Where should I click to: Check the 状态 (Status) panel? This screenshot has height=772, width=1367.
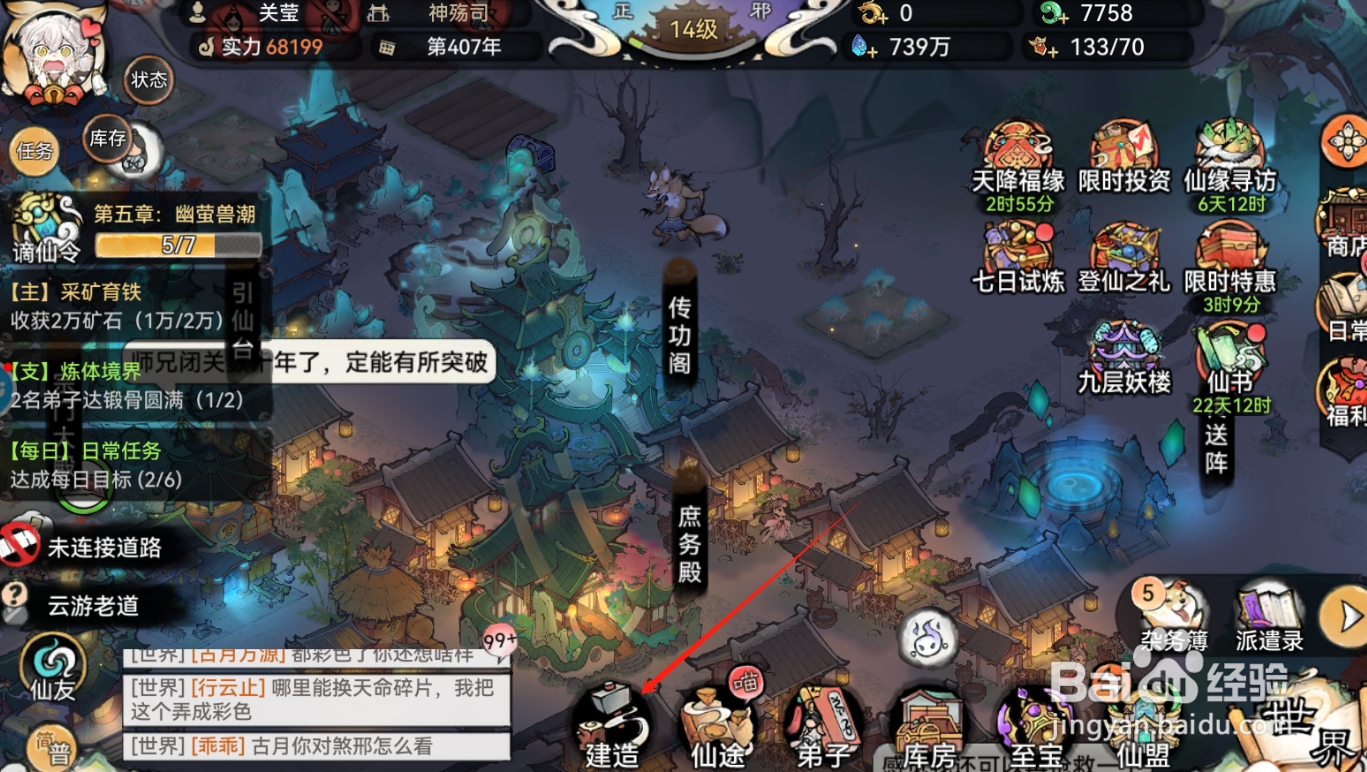148,81
